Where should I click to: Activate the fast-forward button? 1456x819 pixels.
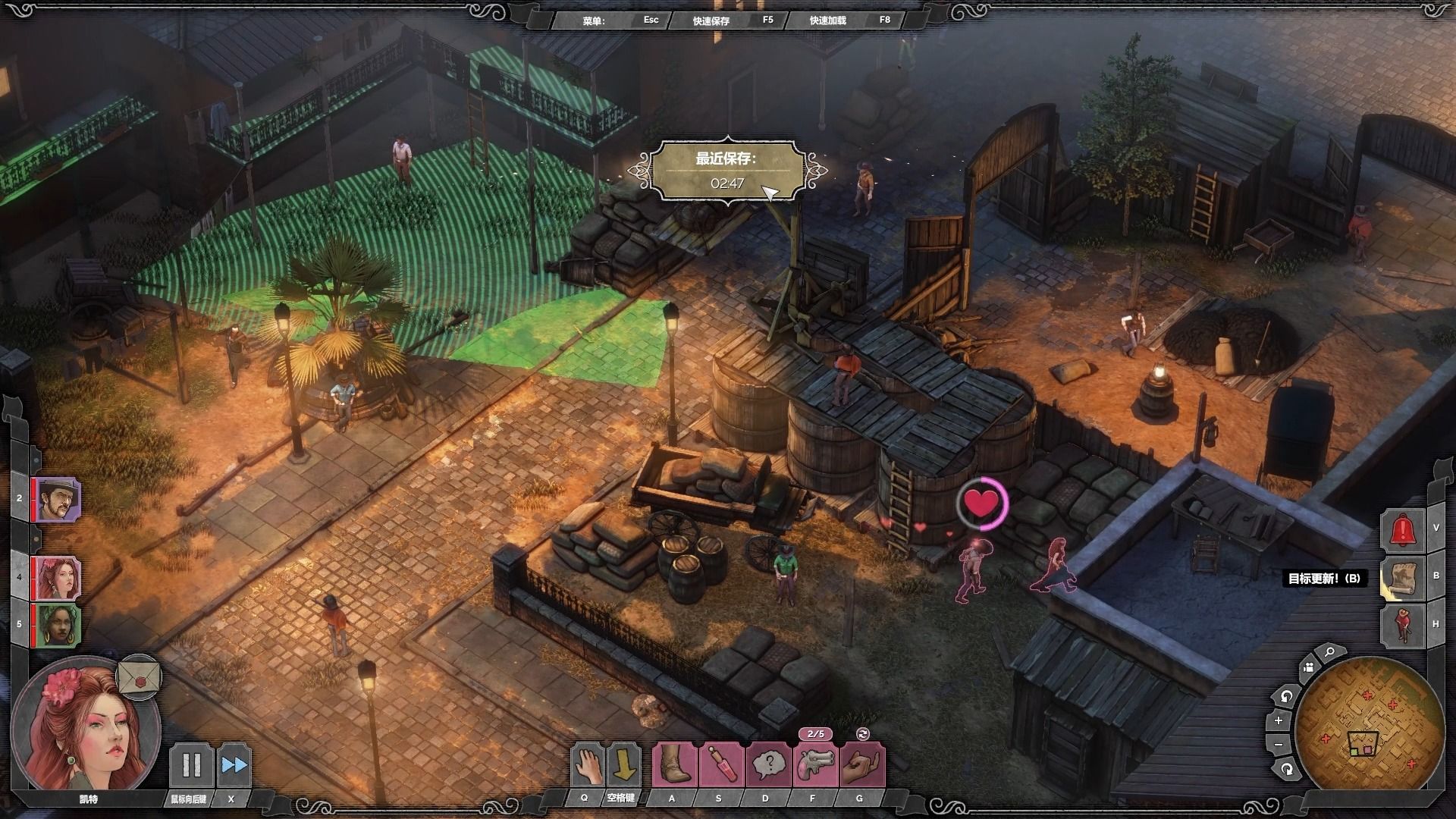click(234, 765)
